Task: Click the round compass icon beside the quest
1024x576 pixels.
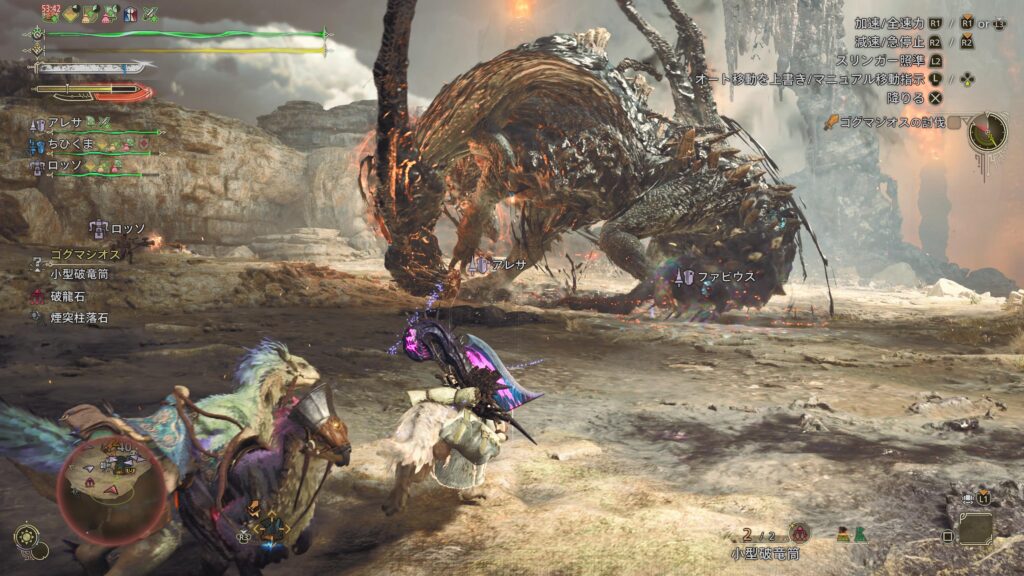Action: click(x=987, y=132)
